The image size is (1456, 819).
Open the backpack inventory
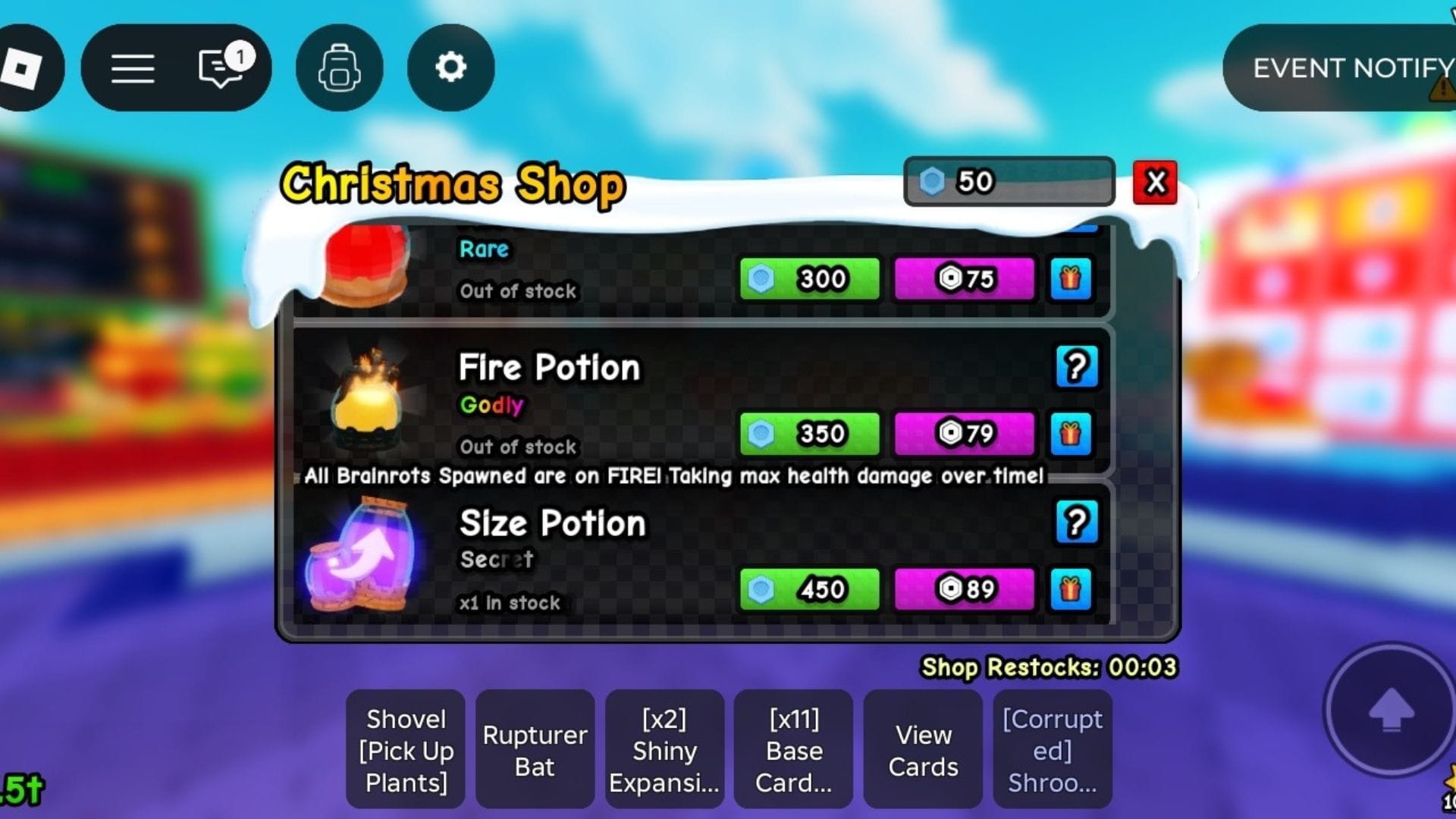[x=339, y=67]
